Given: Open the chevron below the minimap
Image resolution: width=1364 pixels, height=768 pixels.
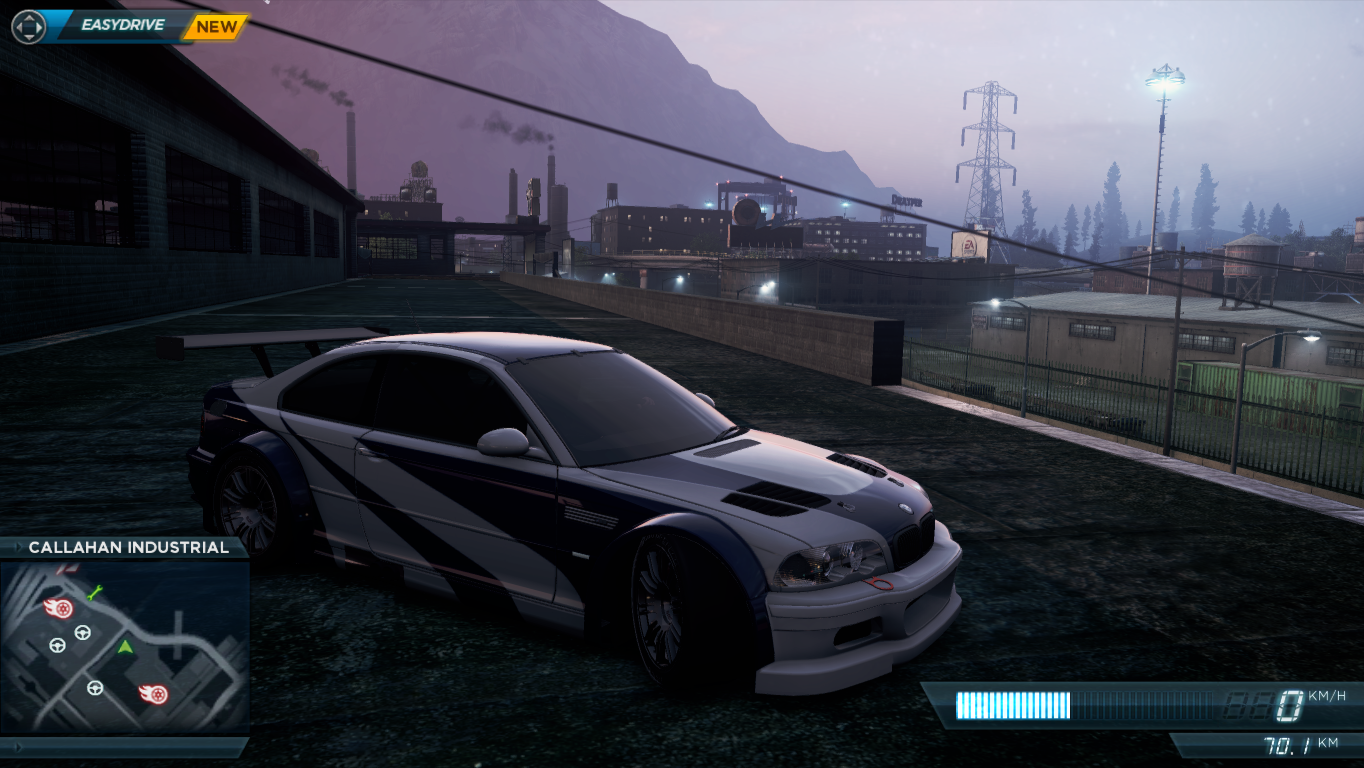Looking at the screenshot, I should pos(18,745).
